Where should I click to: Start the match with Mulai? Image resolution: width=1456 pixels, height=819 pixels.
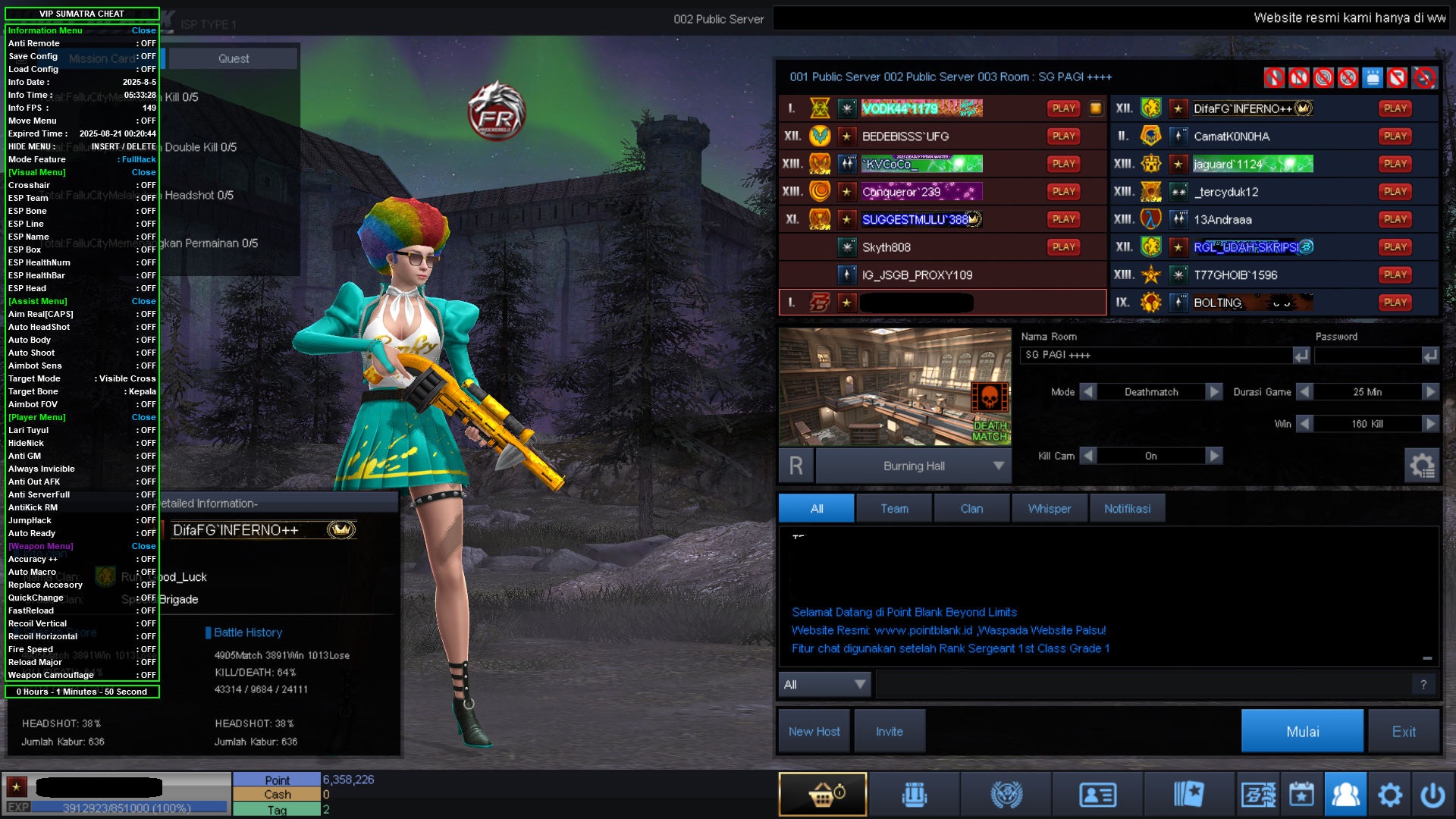[x=1301, y=731]
